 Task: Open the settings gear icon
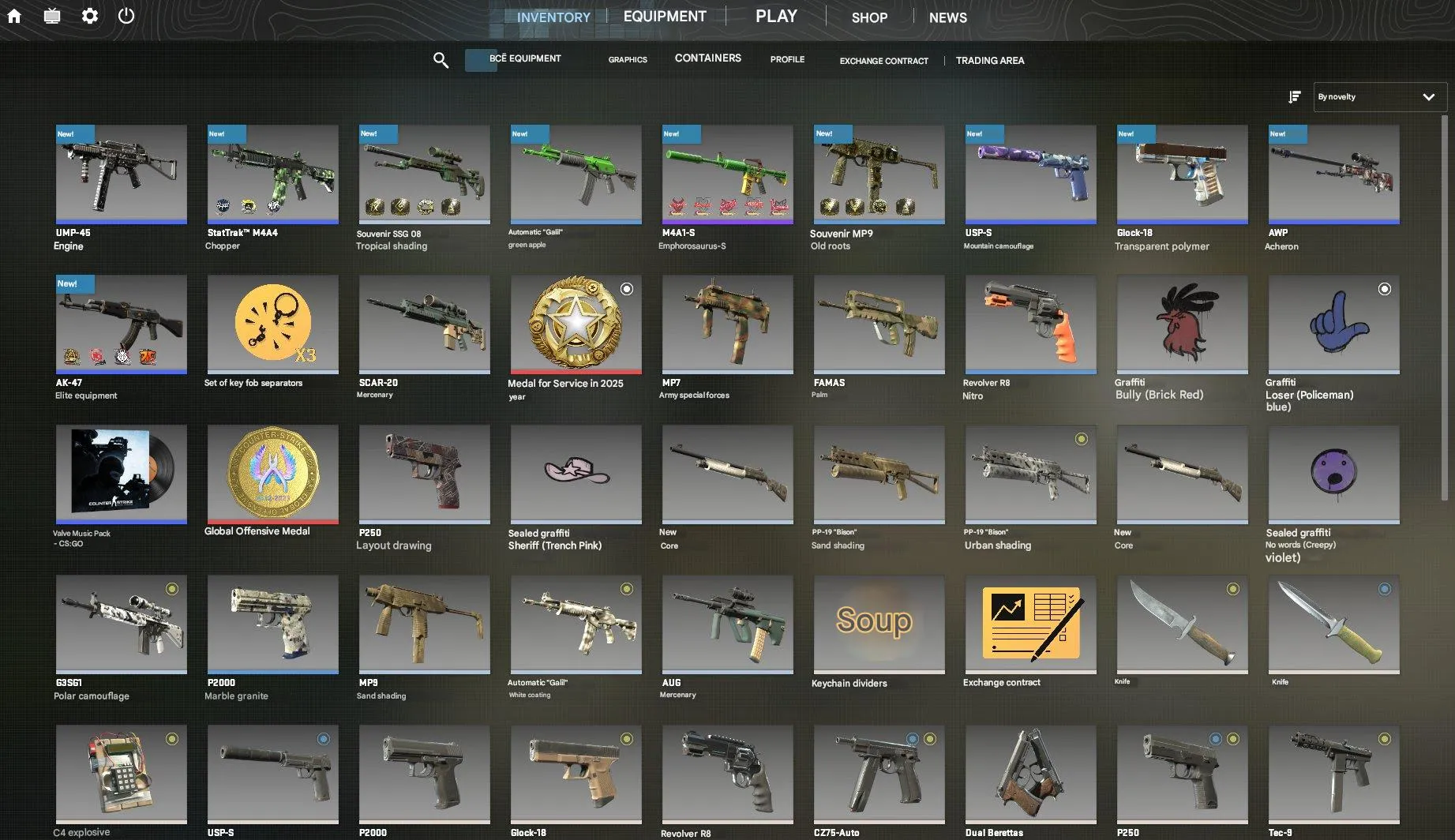(x=89, y=15)
